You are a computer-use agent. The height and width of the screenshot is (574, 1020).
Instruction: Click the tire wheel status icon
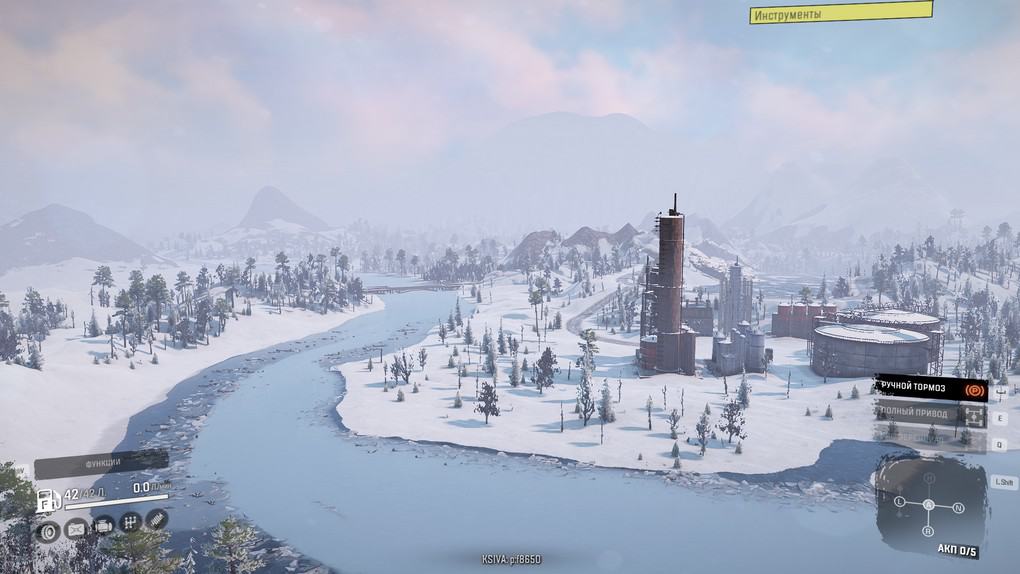pyautogui.click(x=48, y=531)
